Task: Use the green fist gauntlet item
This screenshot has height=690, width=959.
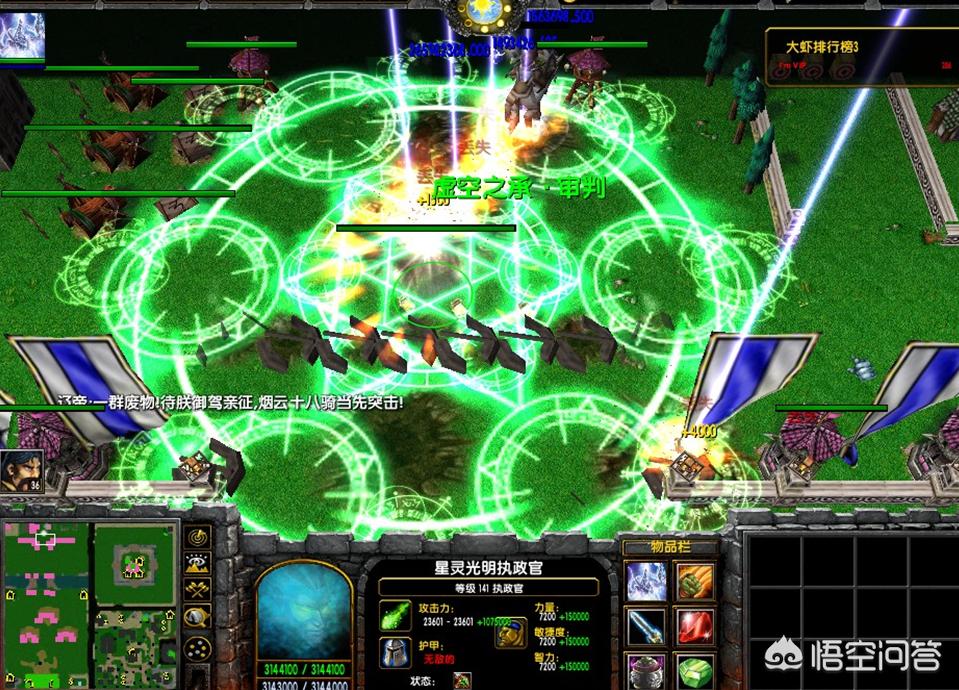Action: point(693,581)
